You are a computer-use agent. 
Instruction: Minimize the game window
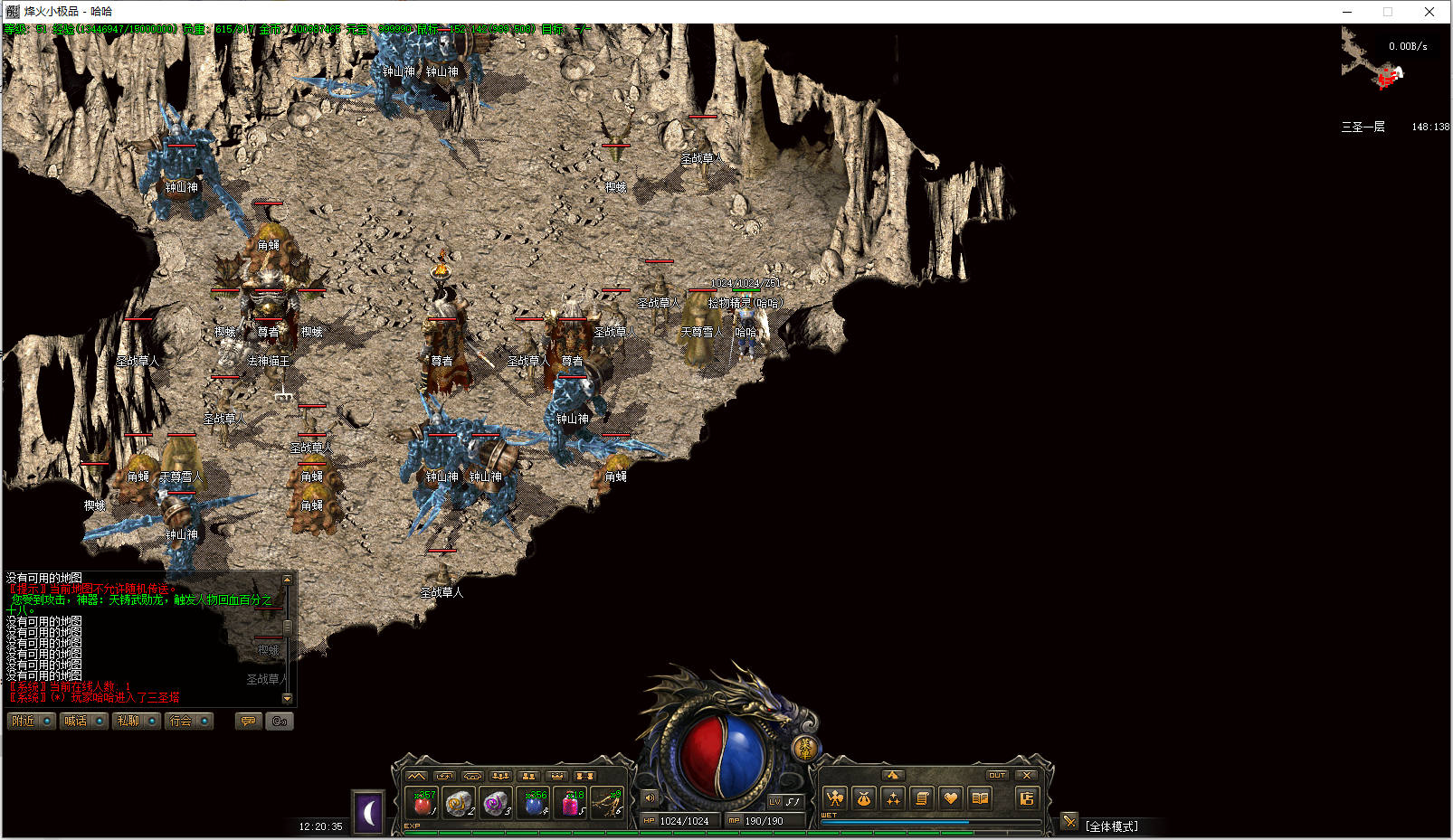click(1347, 12)
